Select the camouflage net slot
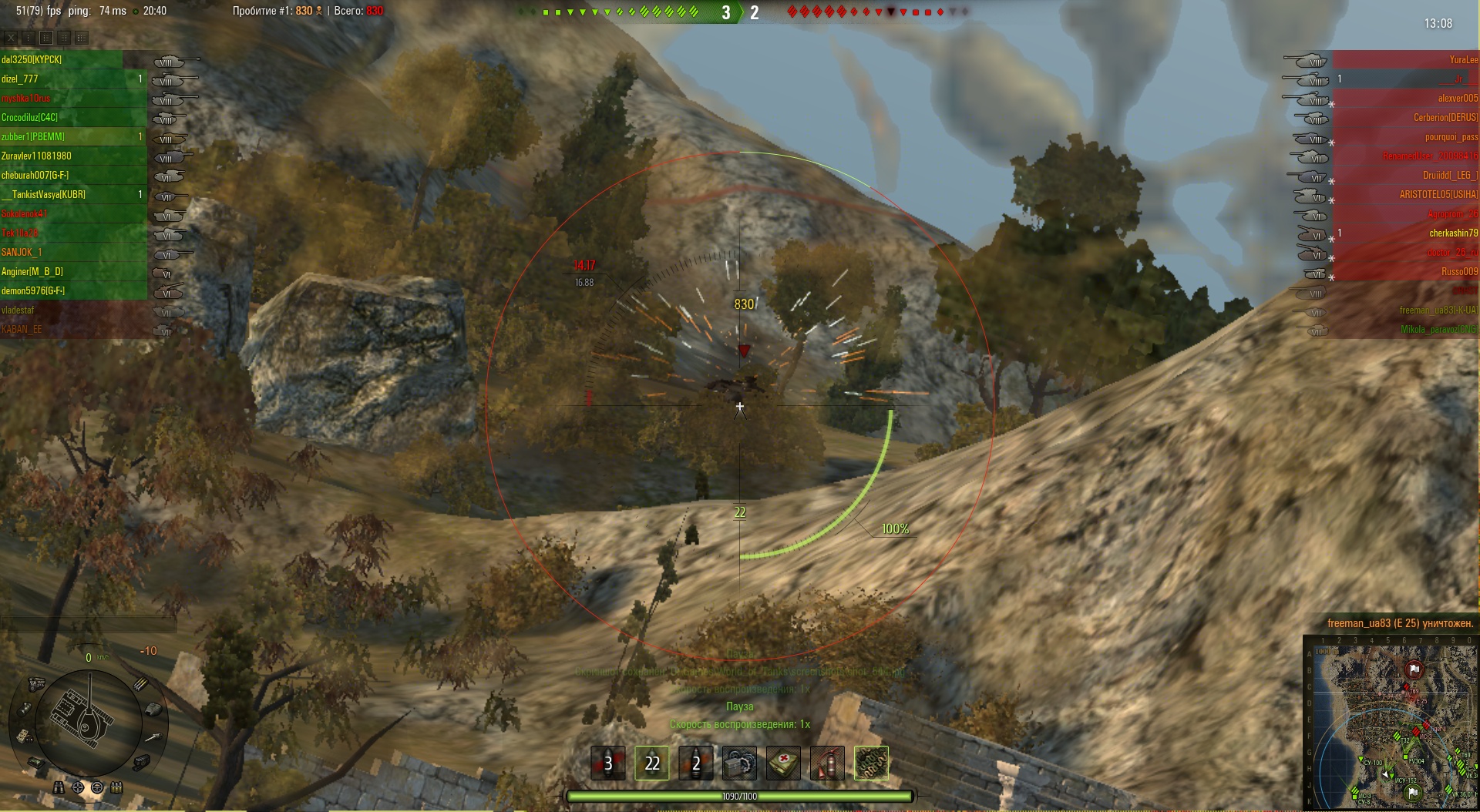 [871, 763]
